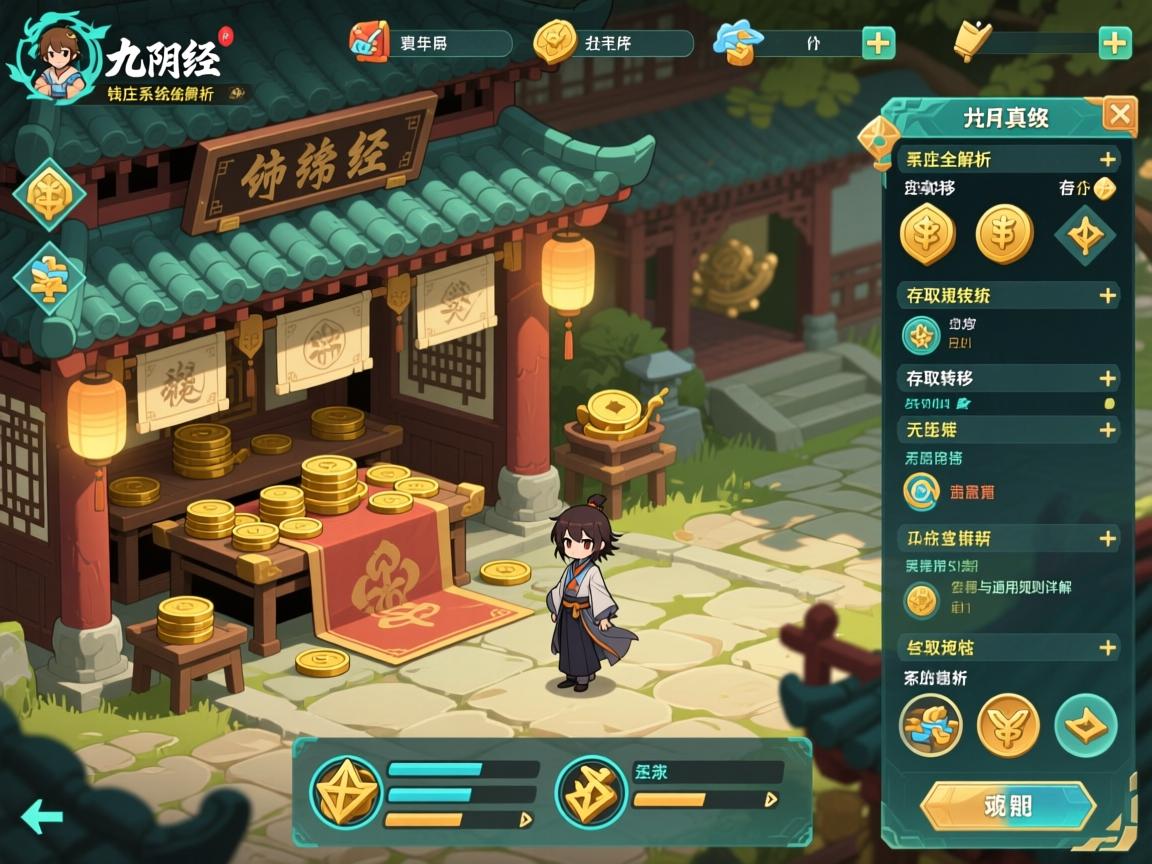Go back with the teal arrow
This screenshot has width=1152, height=864.
(42, 816)
